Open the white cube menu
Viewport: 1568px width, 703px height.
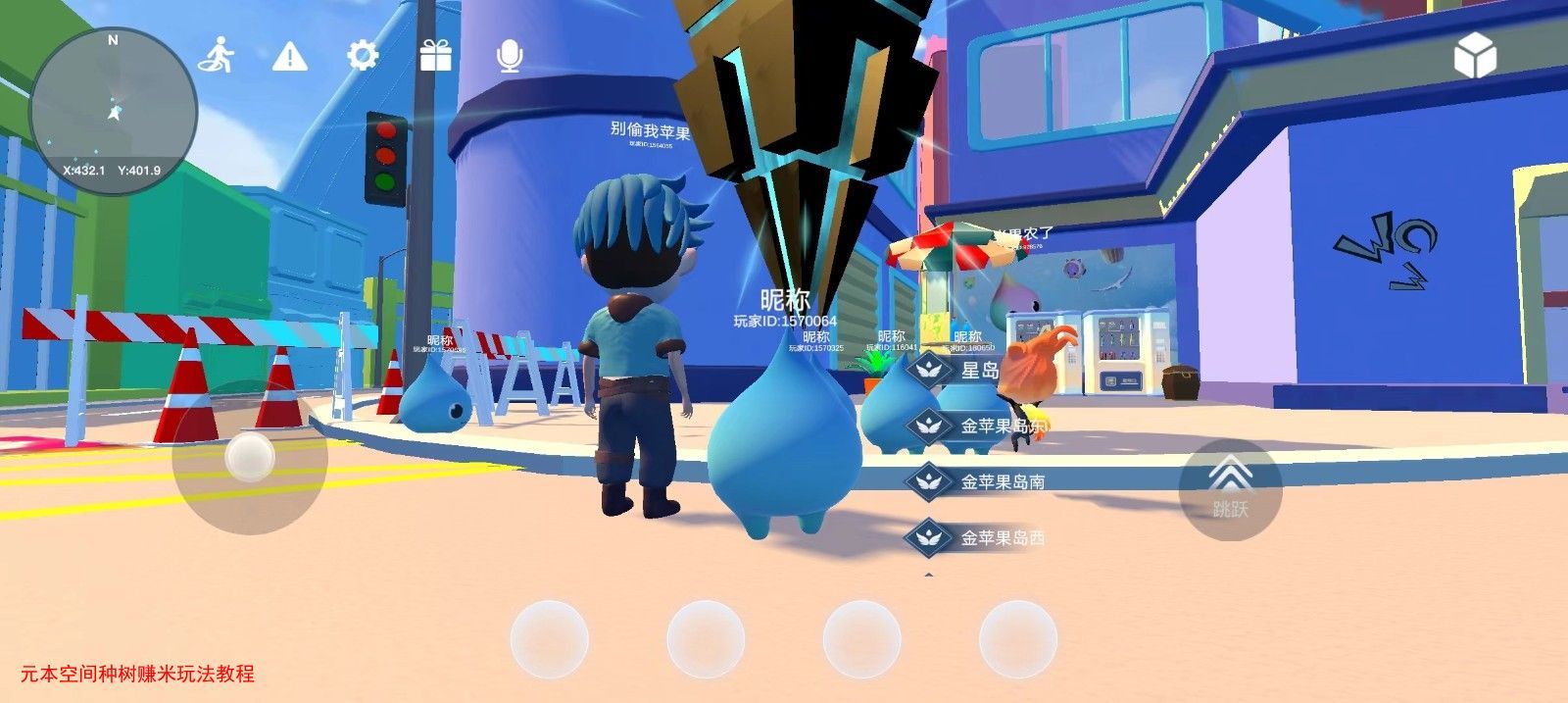[1474, 55]
